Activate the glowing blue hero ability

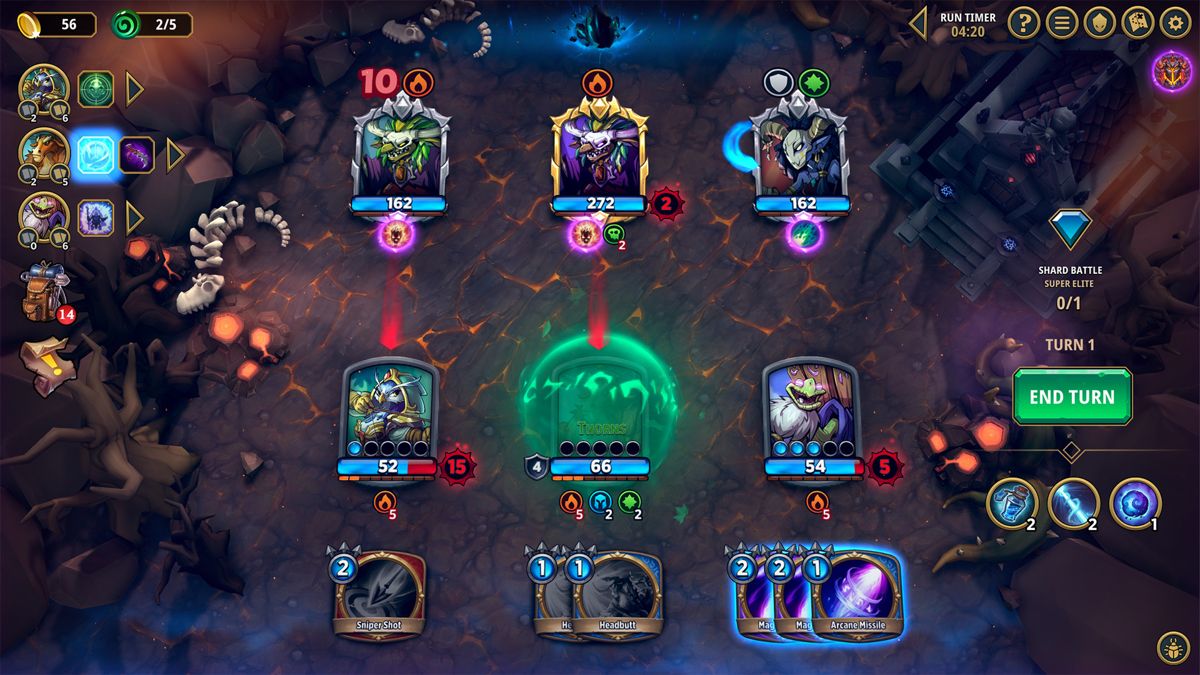point(97,154)
